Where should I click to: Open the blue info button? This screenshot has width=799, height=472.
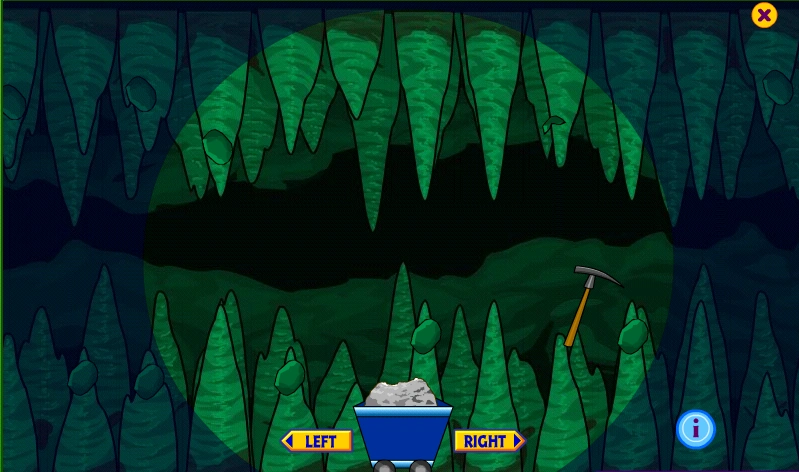696,429
